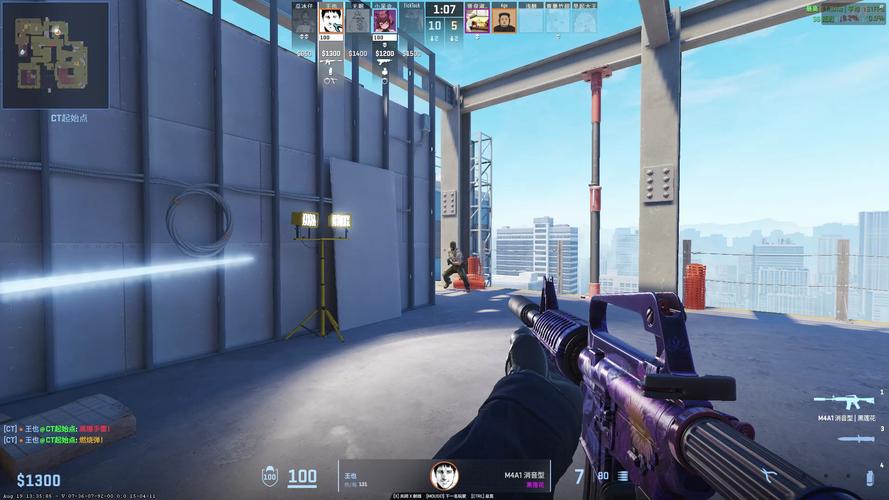889x500 pixels.
Task: Select the M4A1 rifle weapon slot
Action: pos(843,400)
